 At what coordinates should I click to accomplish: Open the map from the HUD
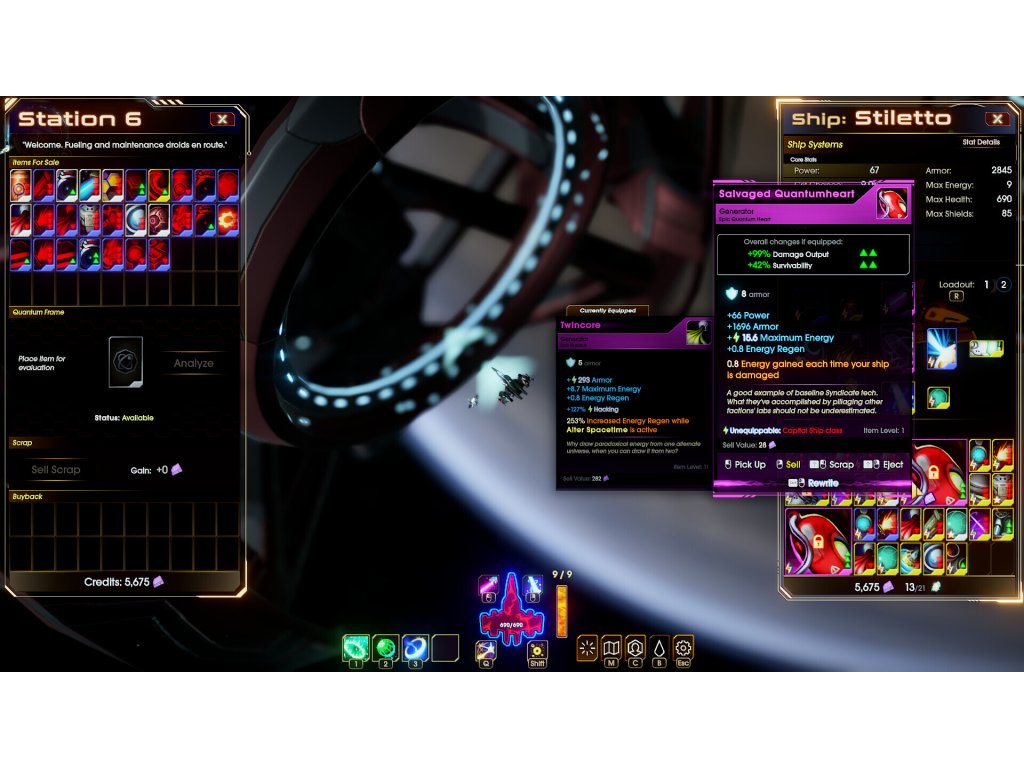click(611, 648)
